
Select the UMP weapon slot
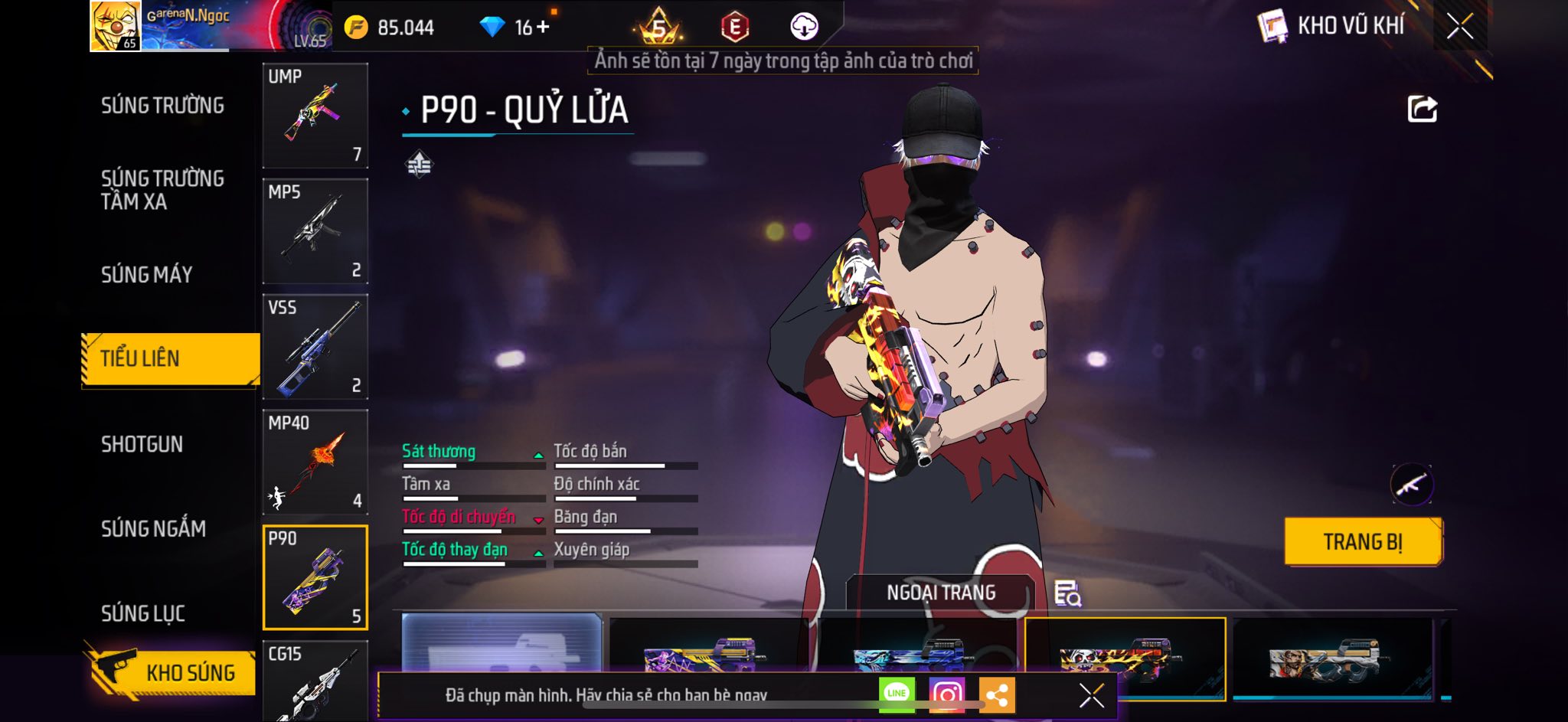click(315, 116)
